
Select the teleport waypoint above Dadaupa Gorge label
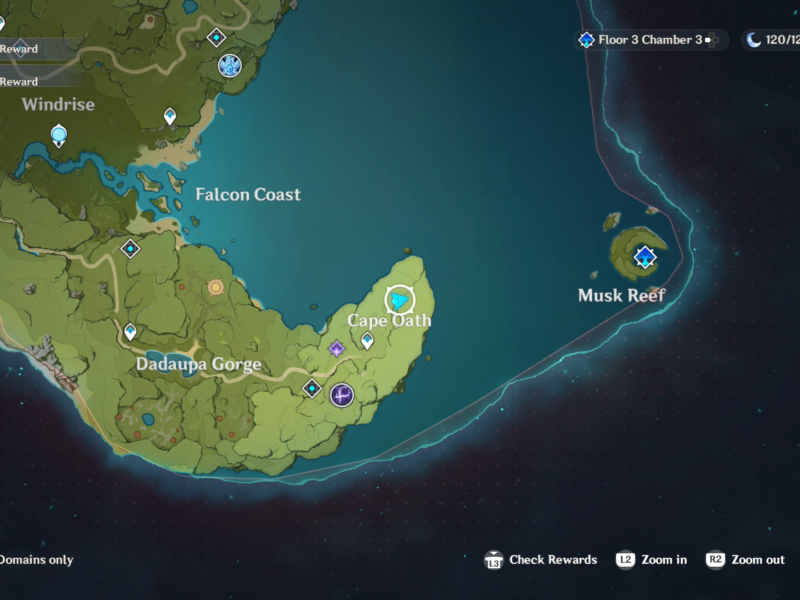[x=130, y=331]
